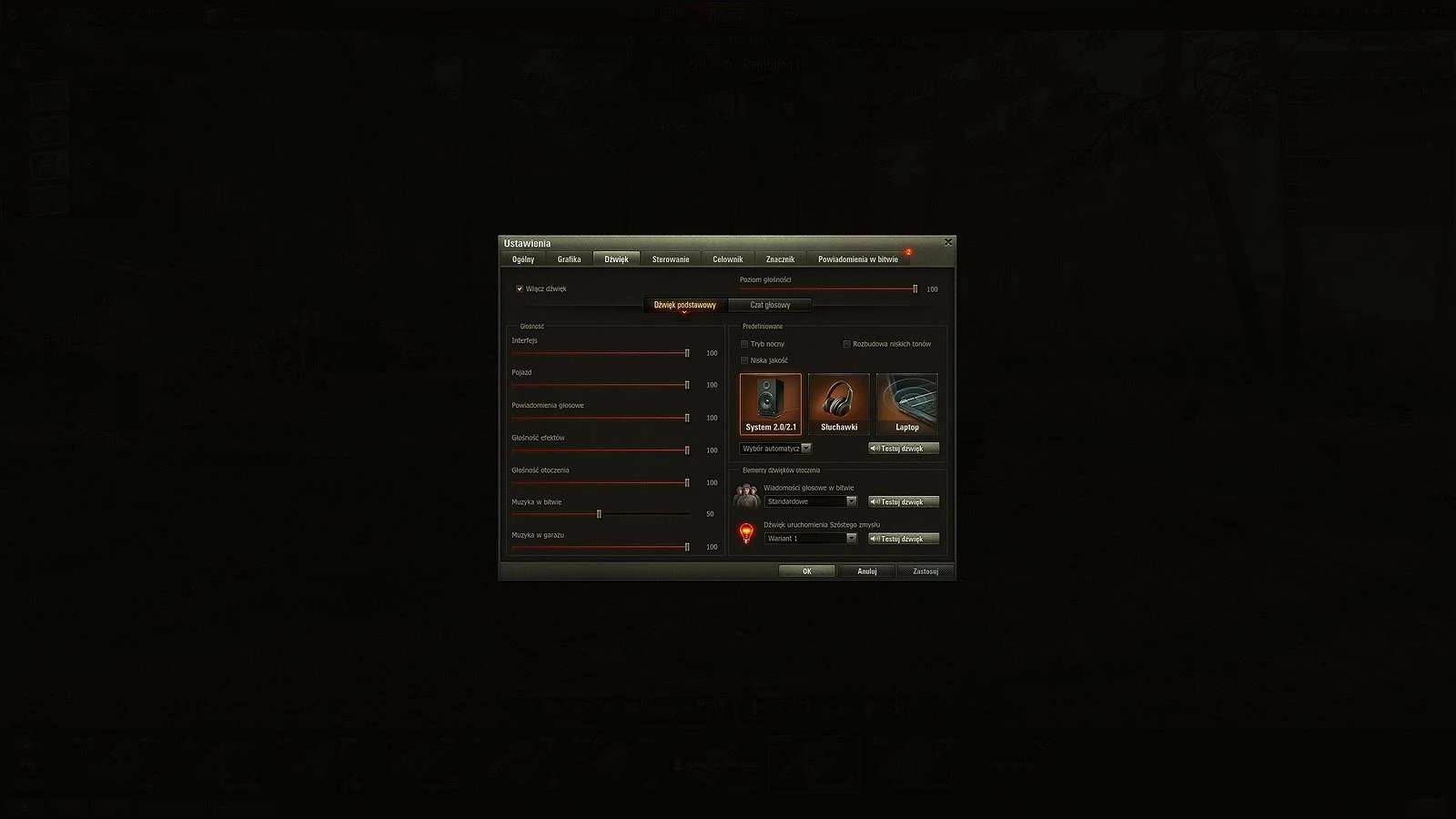Switch to the Czat głosowy sub-tab
This screenshot has width=1456, height=819.
click(x=769, y=304)
